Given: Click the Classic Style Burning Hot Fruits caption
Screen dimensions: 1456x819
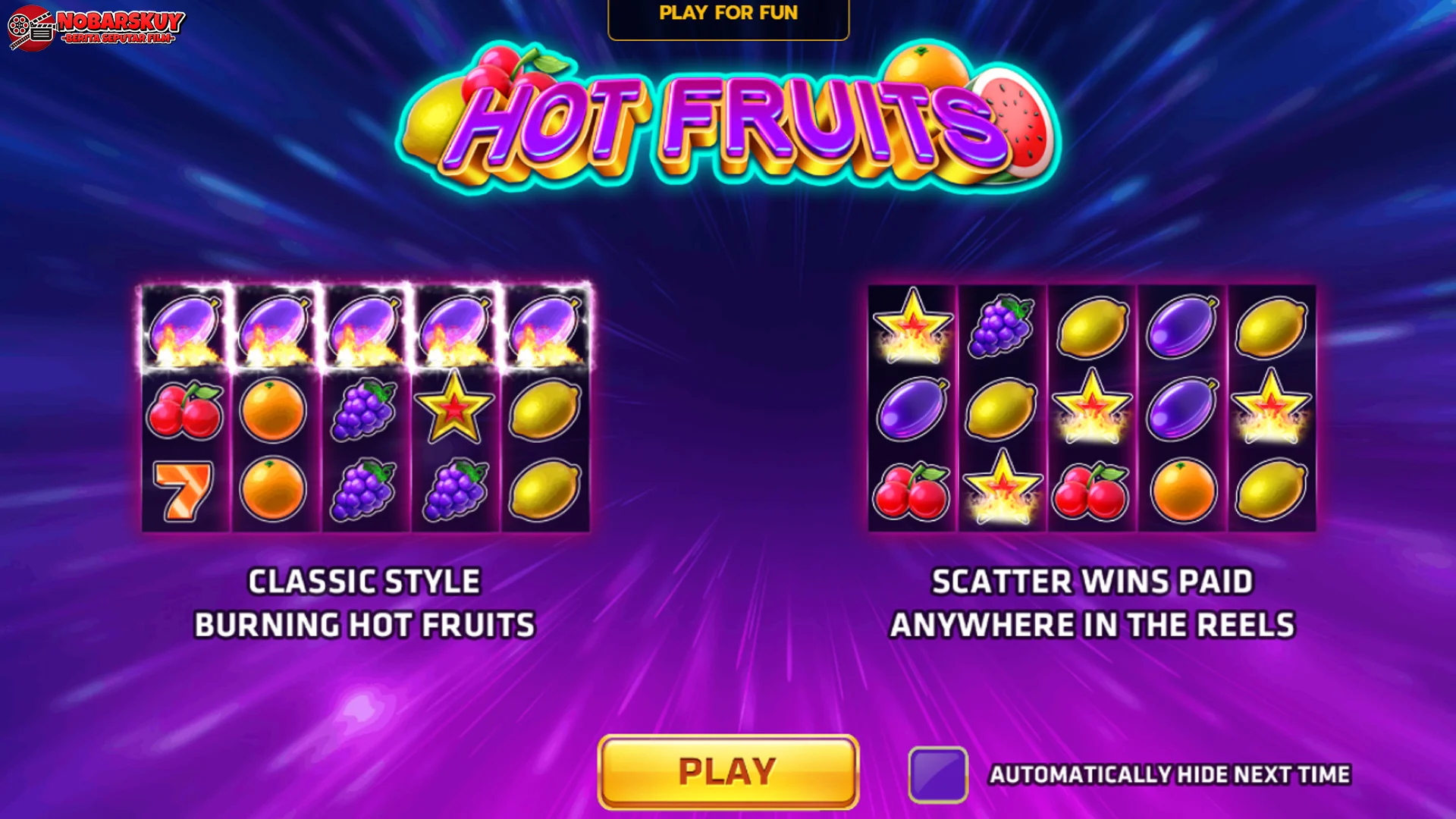Looking at the screenshot, I should tap(364, 603).
